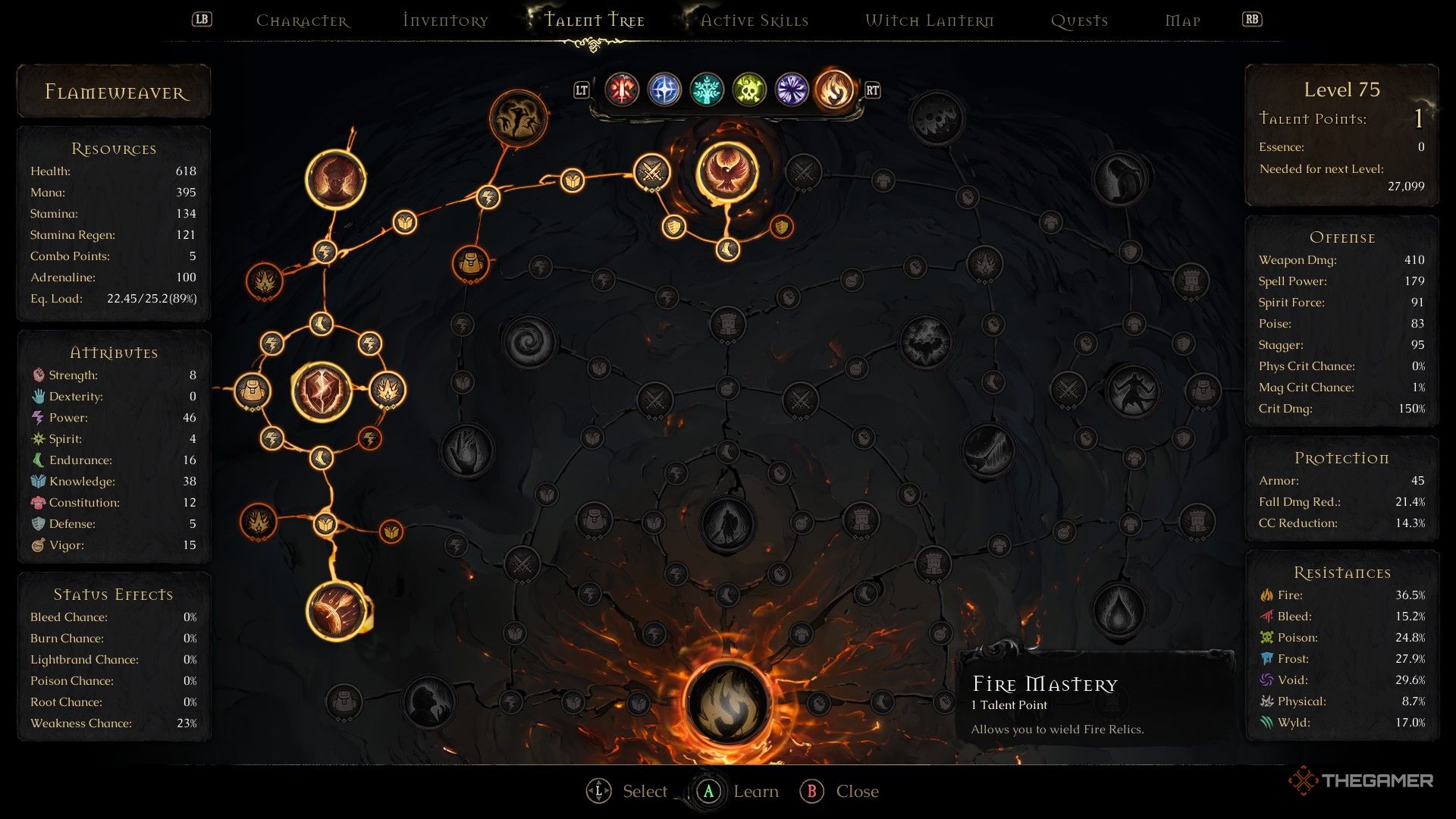Screen dimensions: 1456x819
Task: Select the glowing phoenix talent node near top
Action: click(x=728, y=173)
